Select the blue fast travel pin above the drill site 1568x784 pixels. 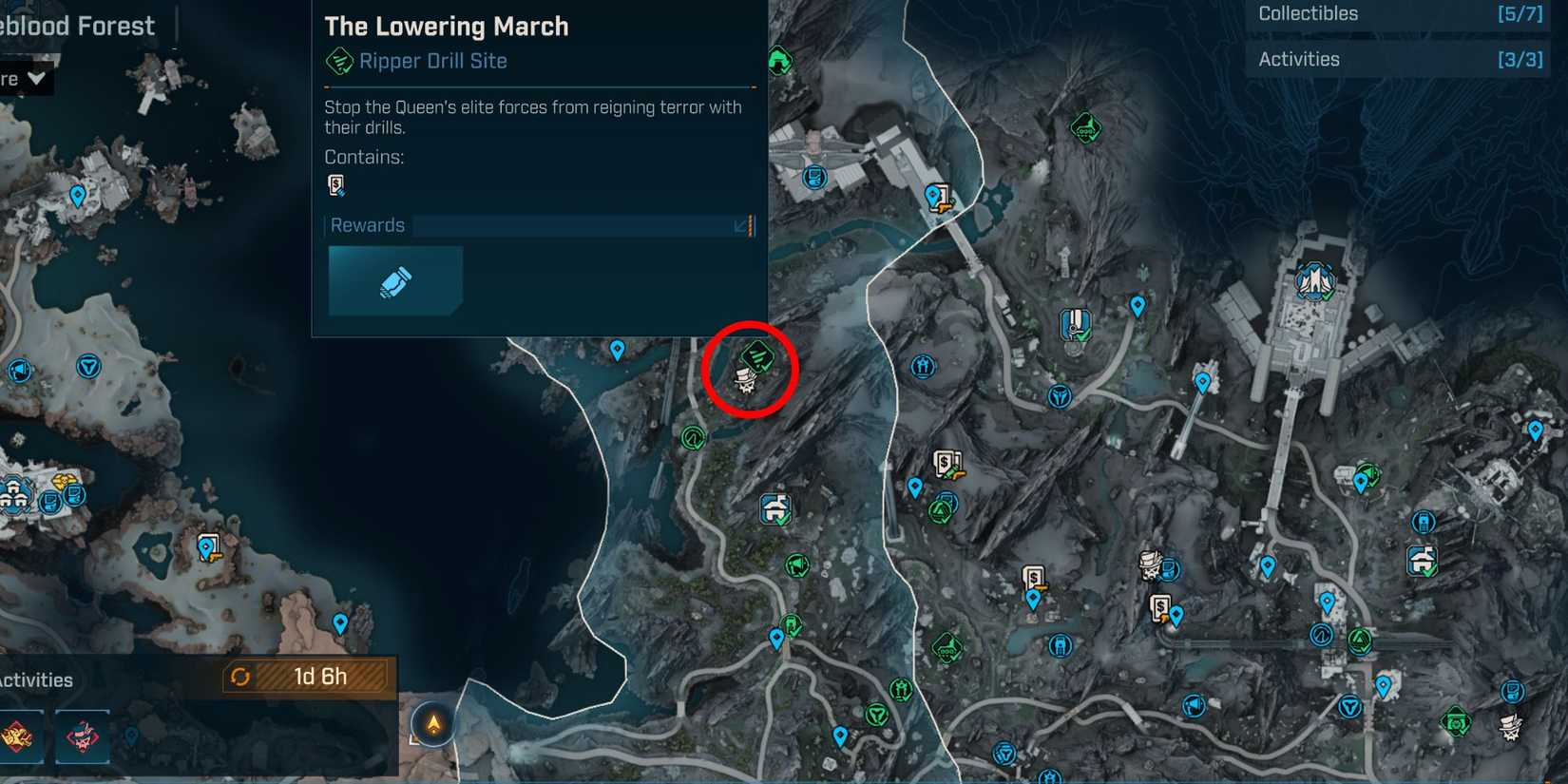(619, 350)
